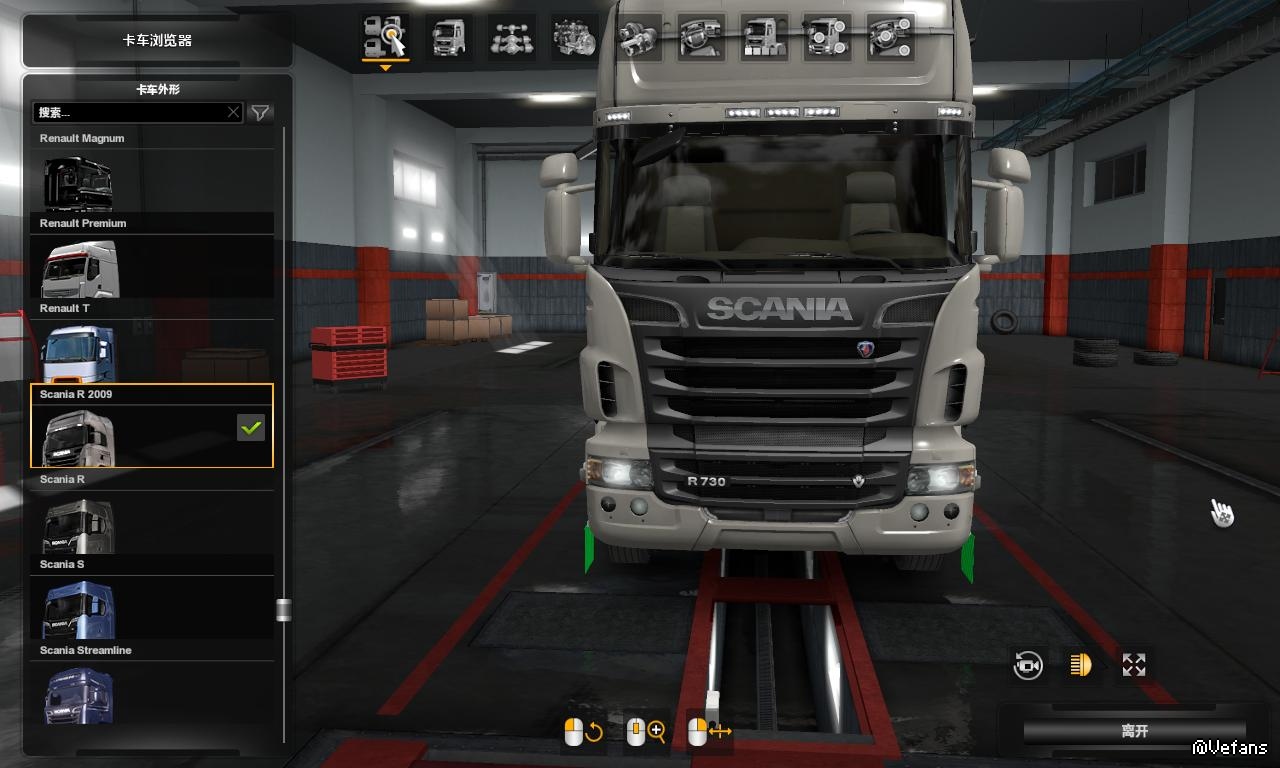Switch to the truck cabin tab
This screenshot has height=768, width=1280.
[x=449, y=38]
